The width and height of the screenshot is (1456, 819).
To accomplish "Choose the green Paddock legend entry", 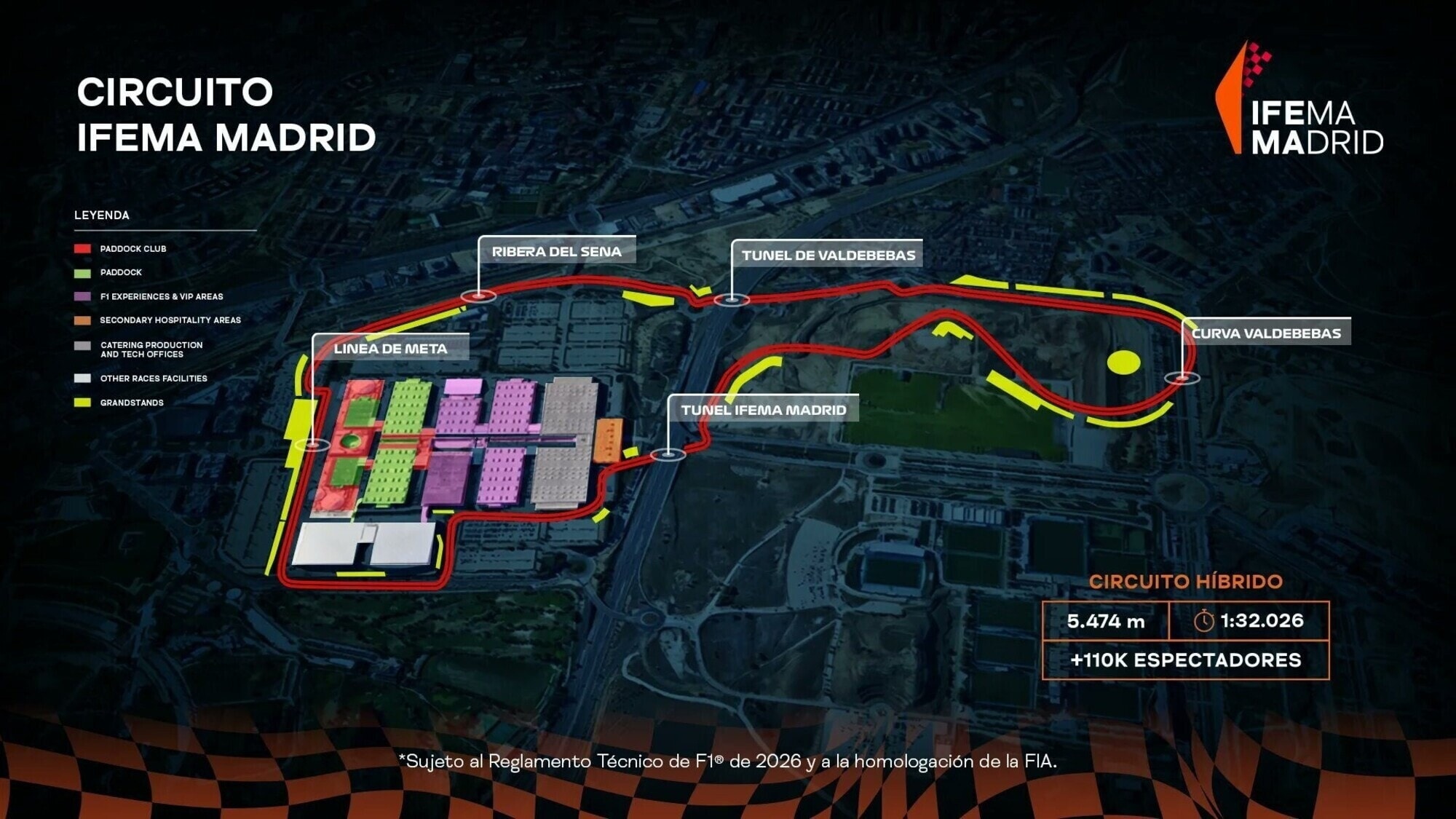I will point(121,272).
